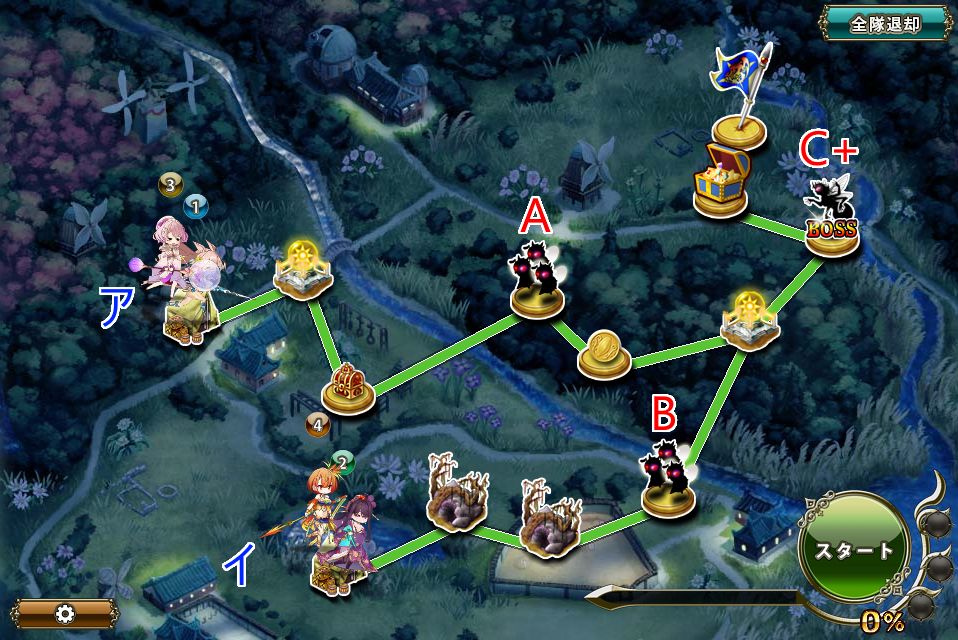Image resolution: width=958 pixels, height=640 pixels.
Task: Select the open treasure chest map node
Action: 721,180
